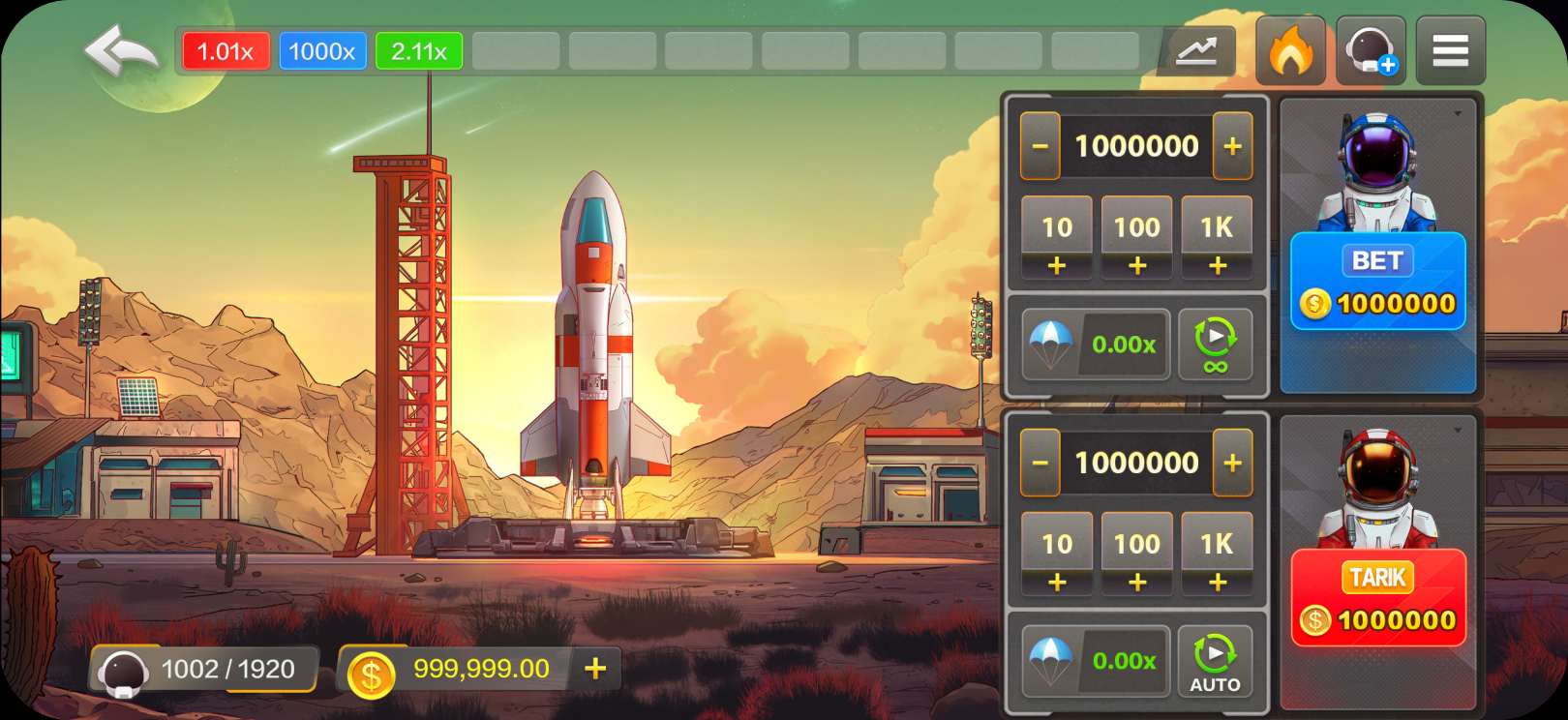Add 10 to the red astronaut's bet
The width and height of the screenshot is (1568, 720).
tap(1057, 555)
